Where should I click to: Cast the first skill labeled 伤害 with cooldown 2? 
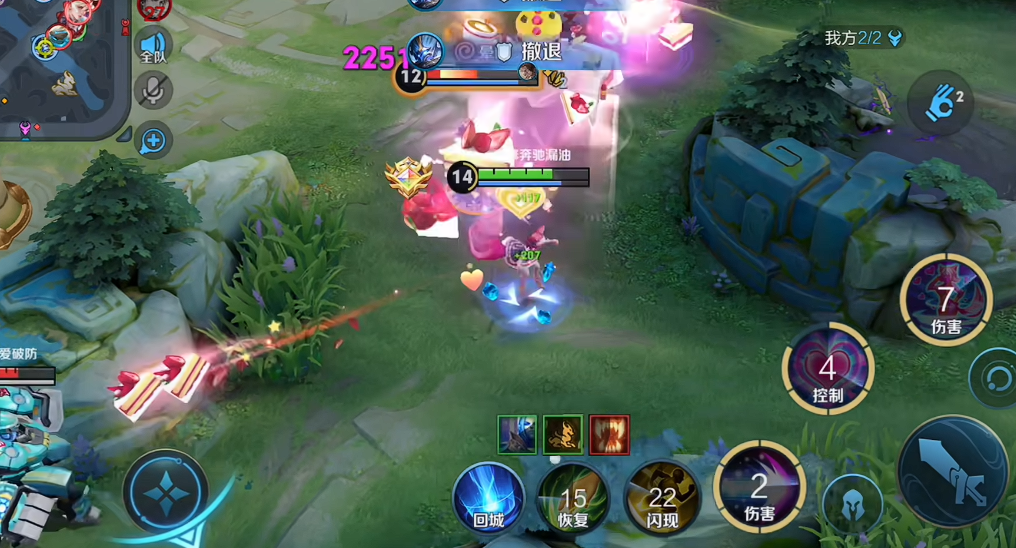pyautogui.click(x=760, y=487)
